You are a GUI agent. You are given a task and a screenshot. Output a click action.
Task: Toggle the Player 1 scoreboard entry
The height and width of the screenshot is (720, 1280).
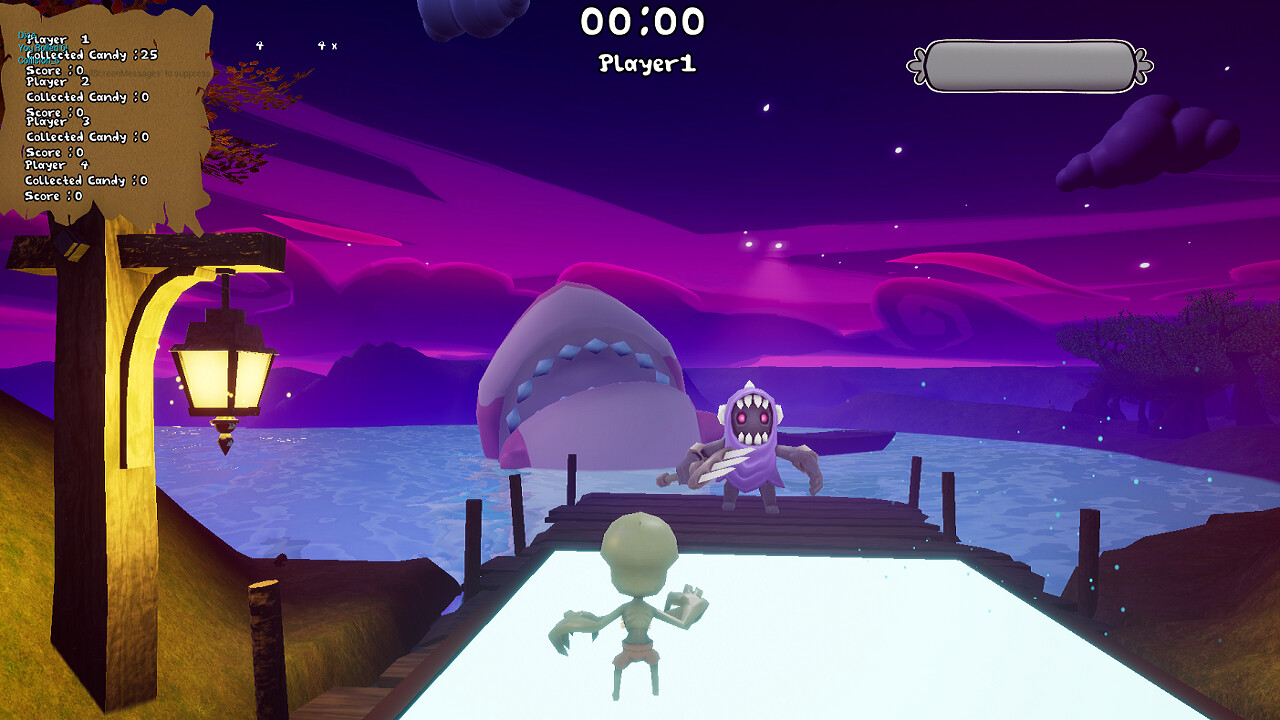(55, 38)
